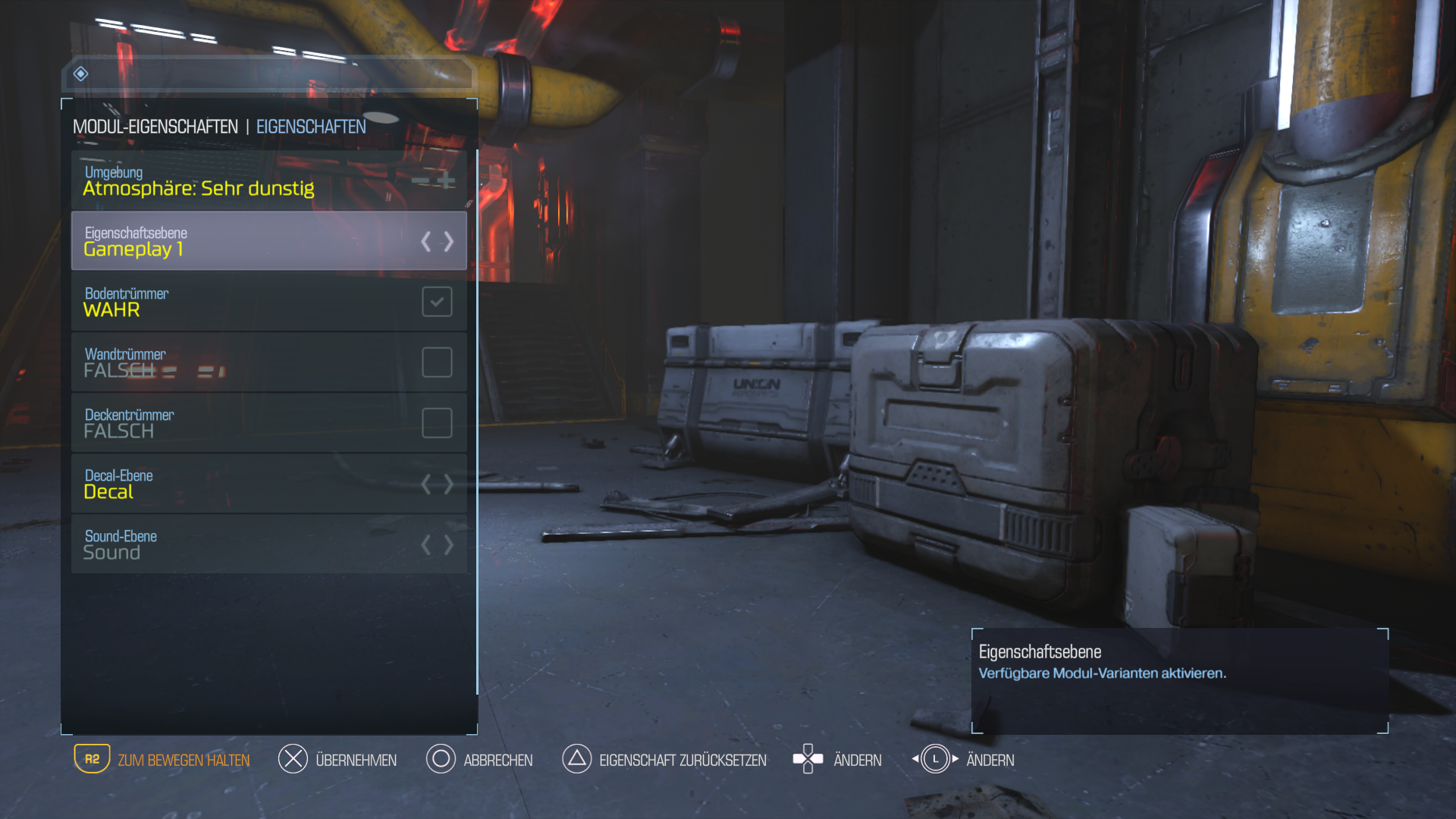Open the Eigenschaften tab in the header

click(311, 127)
